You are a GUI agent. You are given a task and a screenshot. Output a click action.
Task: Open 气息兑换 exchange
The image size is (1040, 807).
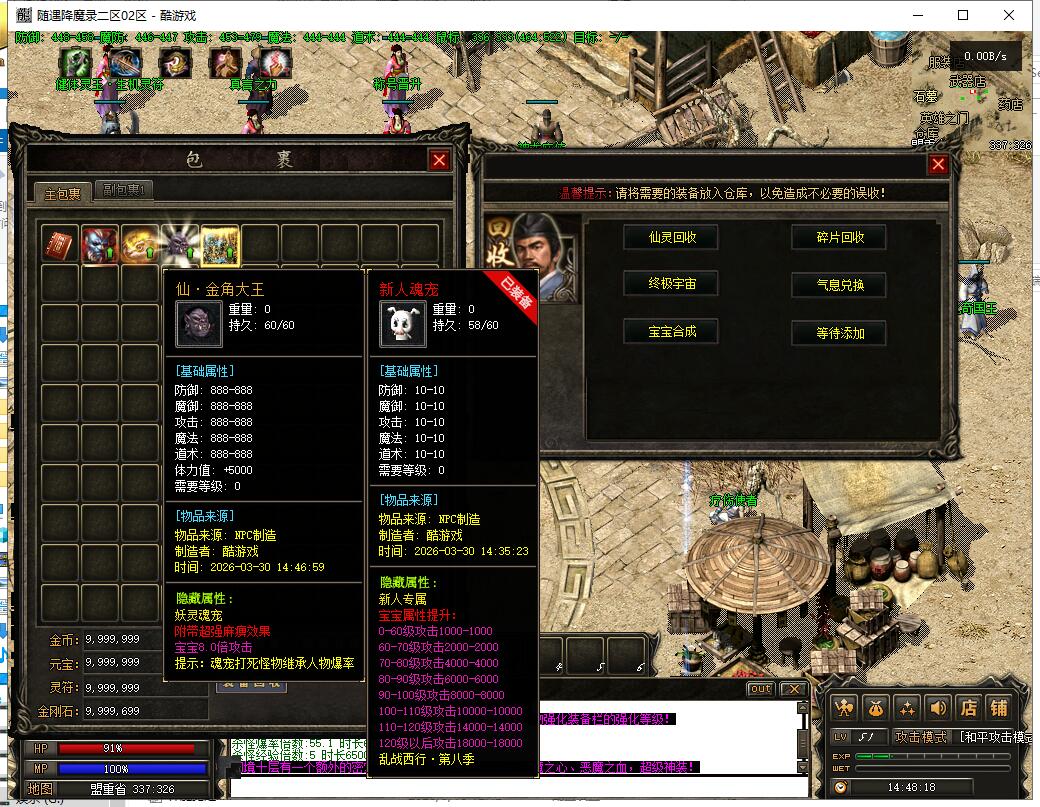[839, 285]
